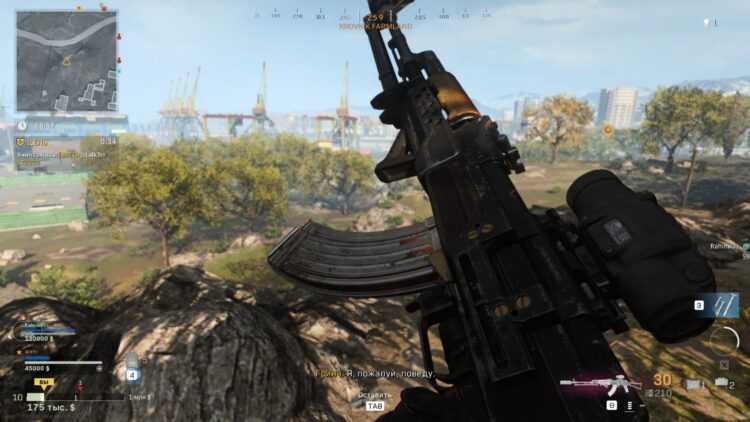Screen dimensions: 750x422
Task: Click the yellow objective marker on the horizon
Action: (x=607, y=130)
